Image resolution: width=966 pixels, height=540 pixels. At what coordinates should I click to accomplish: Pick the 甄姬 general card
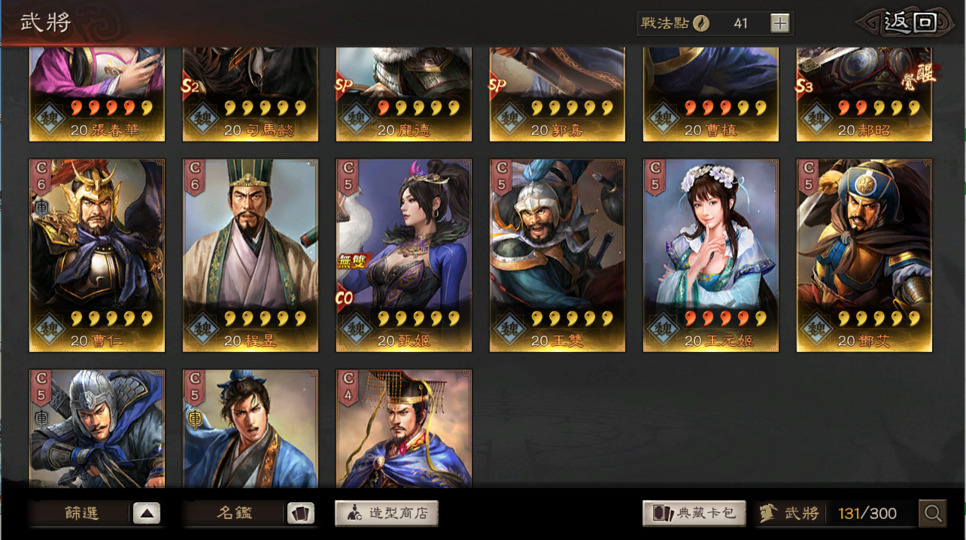click(x=404, y=255)
